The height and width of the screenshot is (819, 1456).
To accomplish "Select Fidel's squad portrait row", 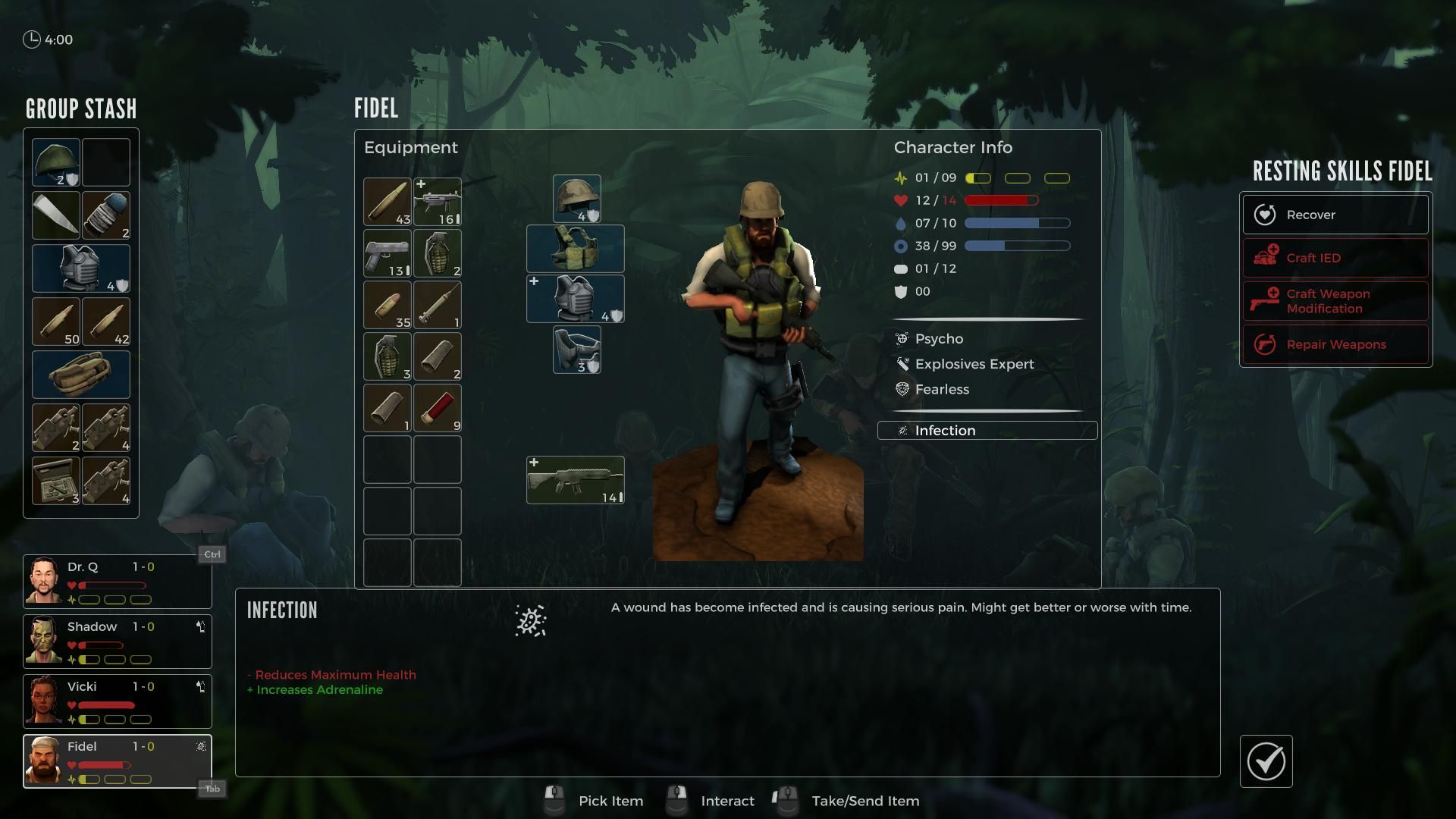I will (118, 761).
